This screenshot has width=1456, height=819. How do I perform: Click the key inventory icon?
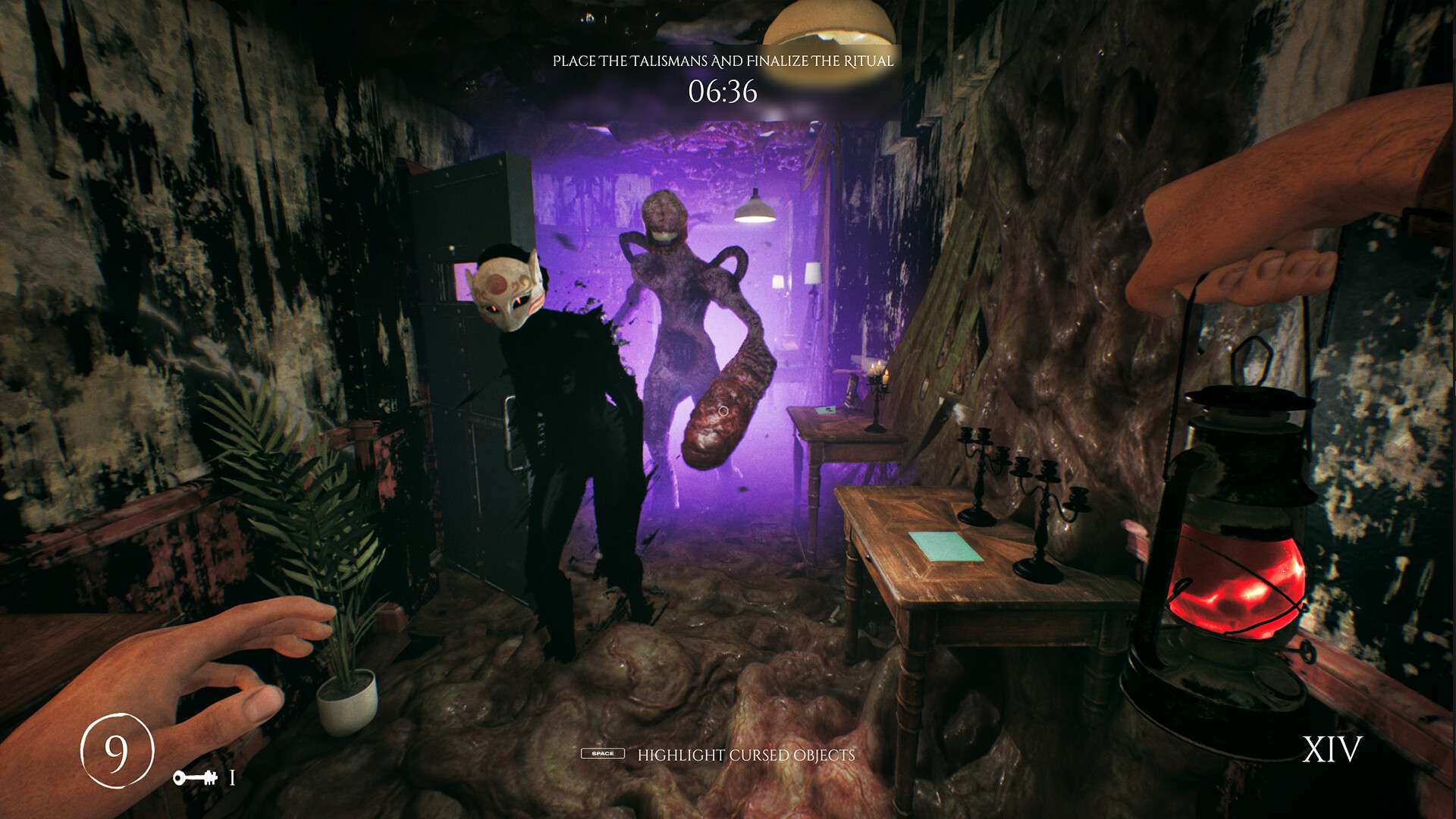pos(195,777)
